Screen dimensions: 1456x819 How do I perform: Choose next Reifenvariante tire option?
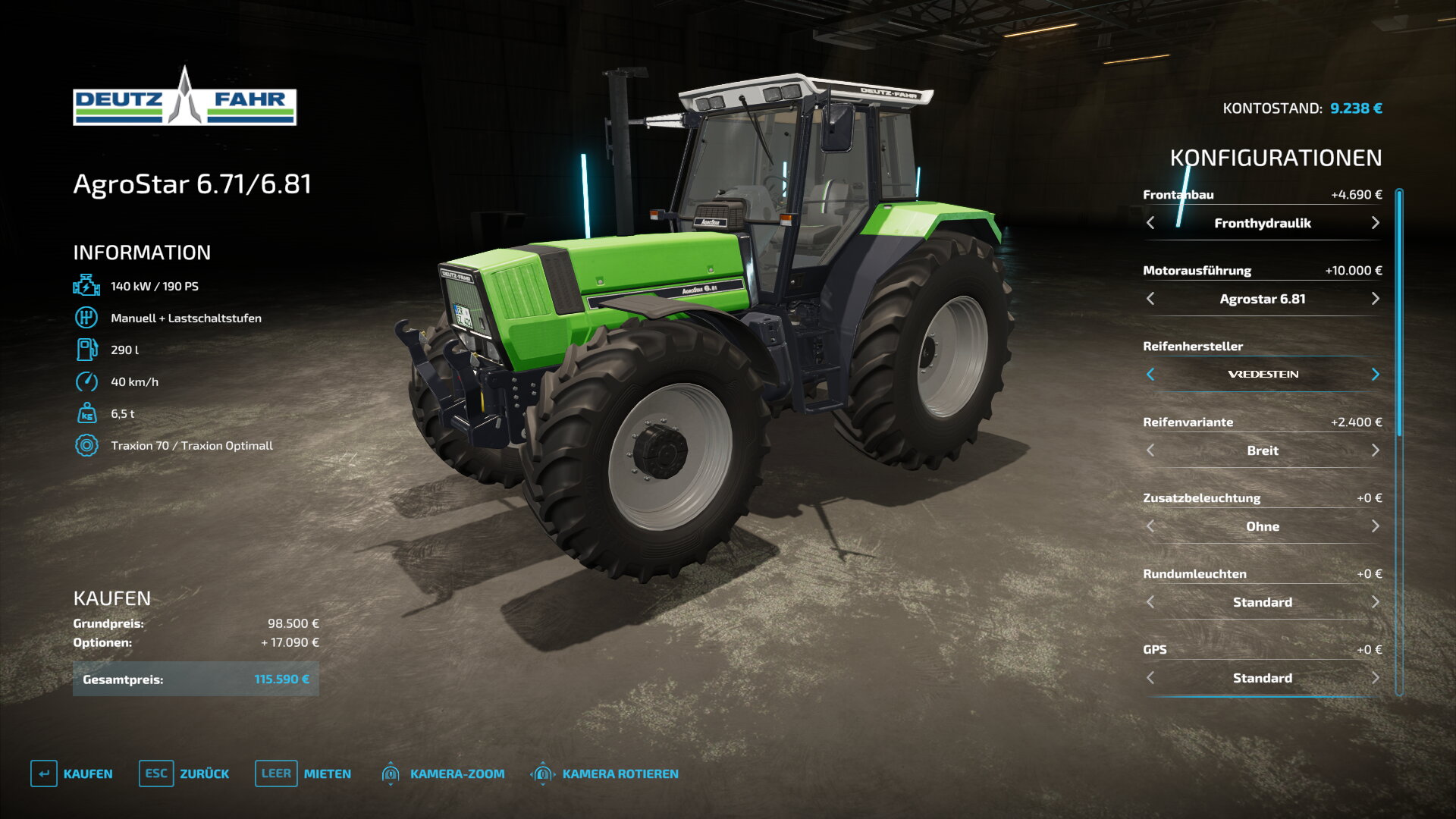pos(1375,450)
